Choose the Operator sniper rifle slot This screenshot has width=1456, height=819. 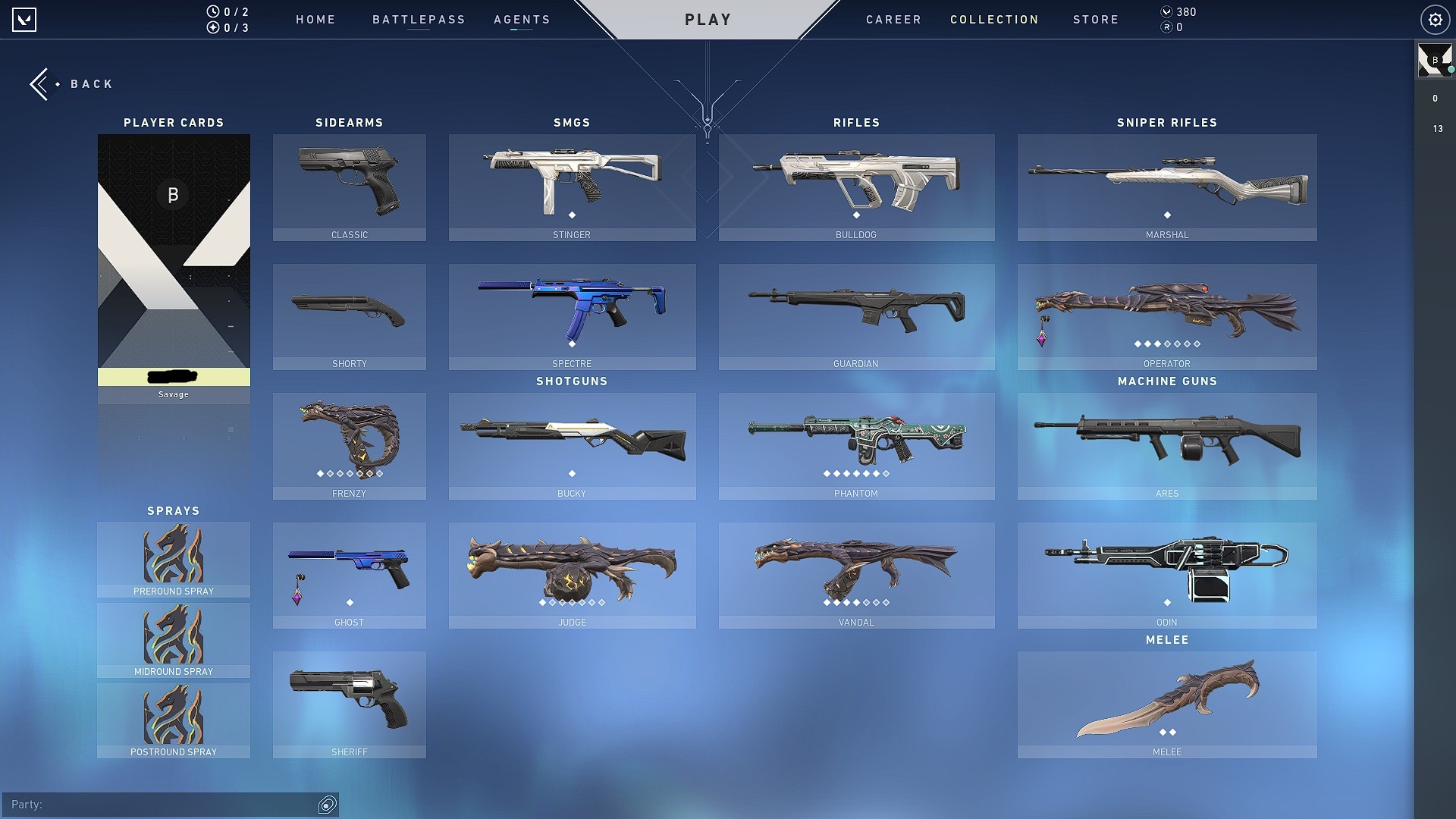(1166, 316)
